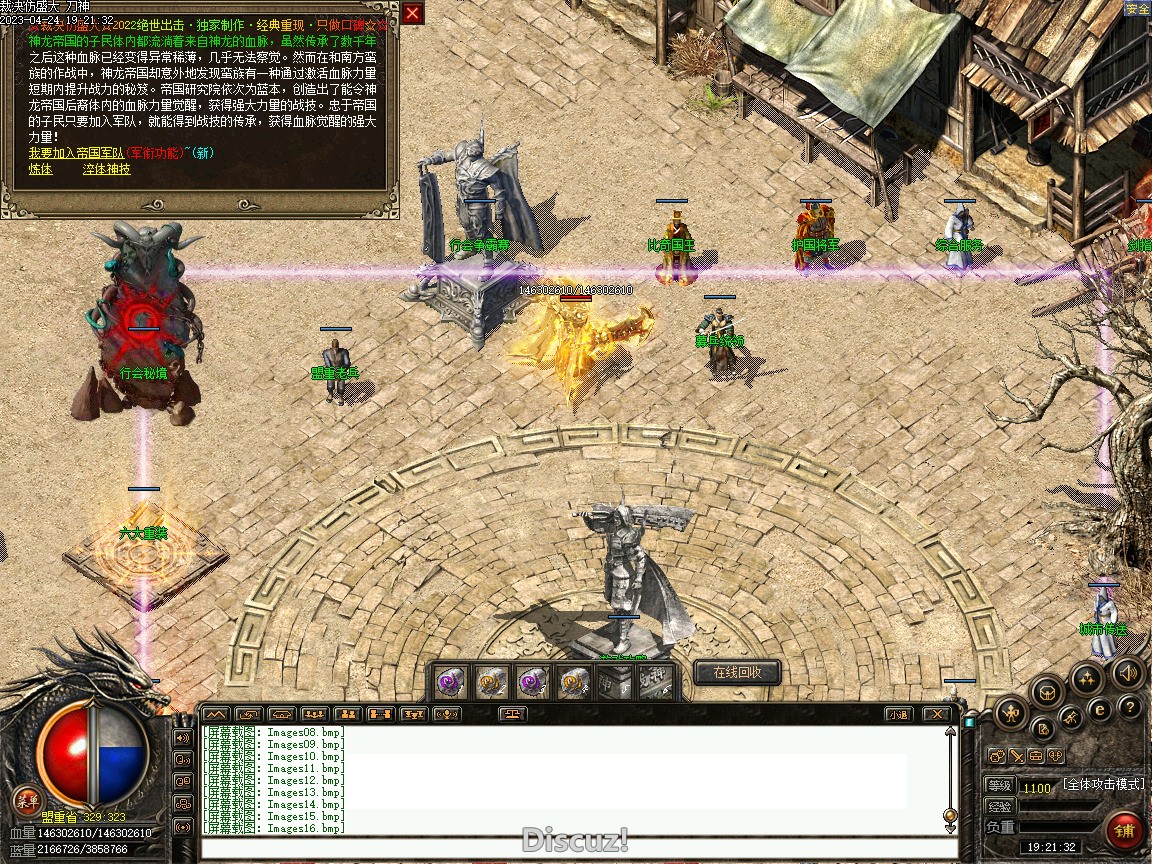Click the round 'e' button
This screenshot has width=1152, height=864.
coord(1100,711)
